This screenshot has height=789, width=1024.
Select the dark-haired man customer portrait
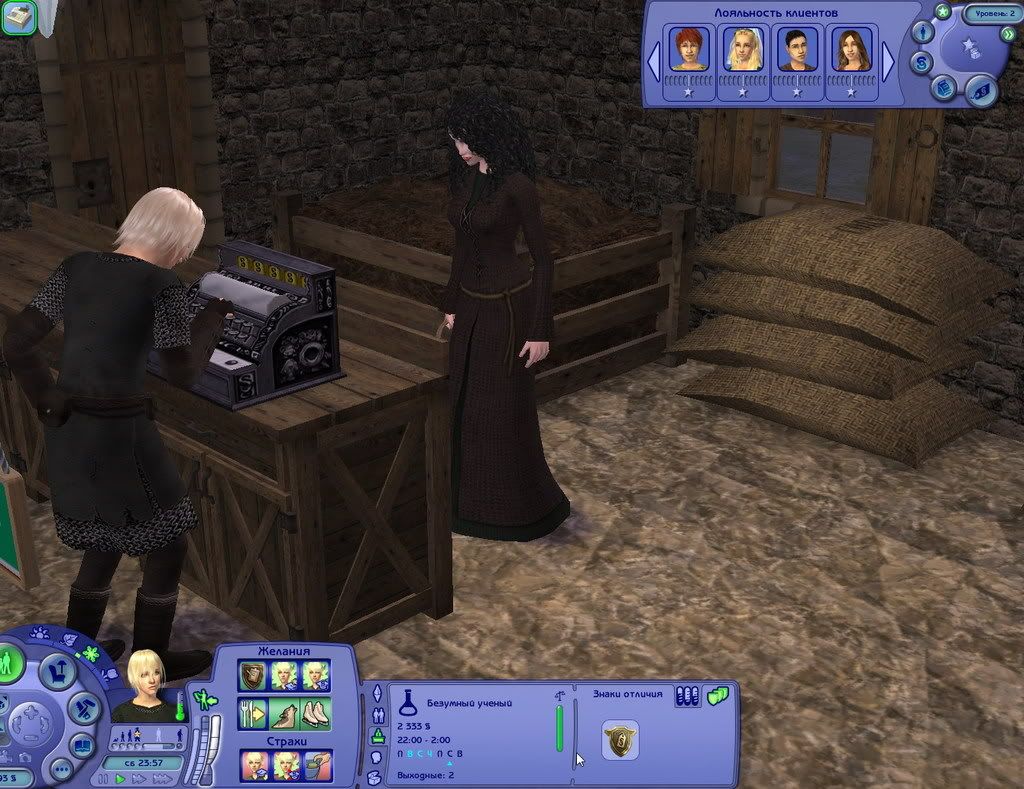click(x=797, y=49)
